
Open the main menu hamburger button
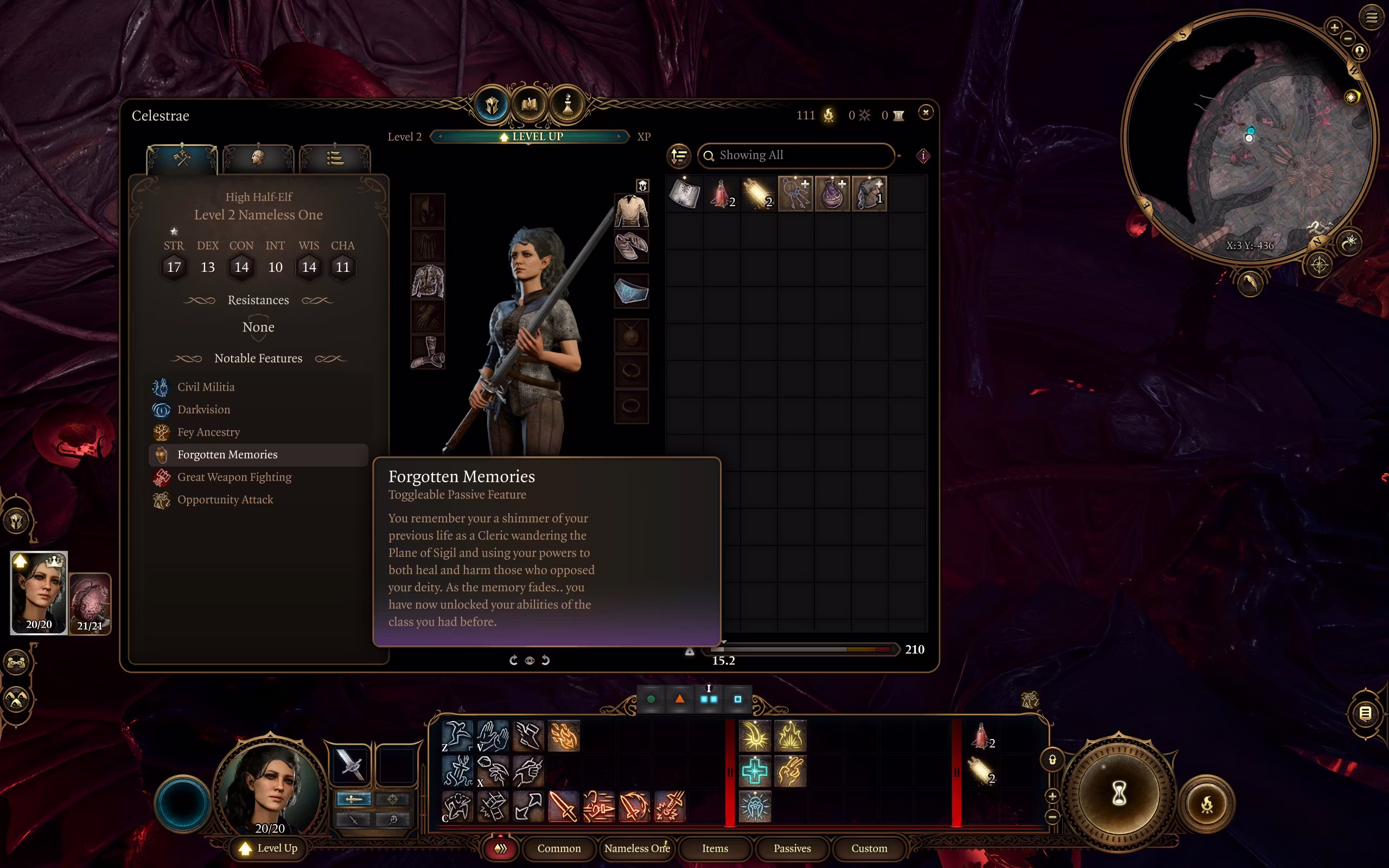click(1371, 17)
